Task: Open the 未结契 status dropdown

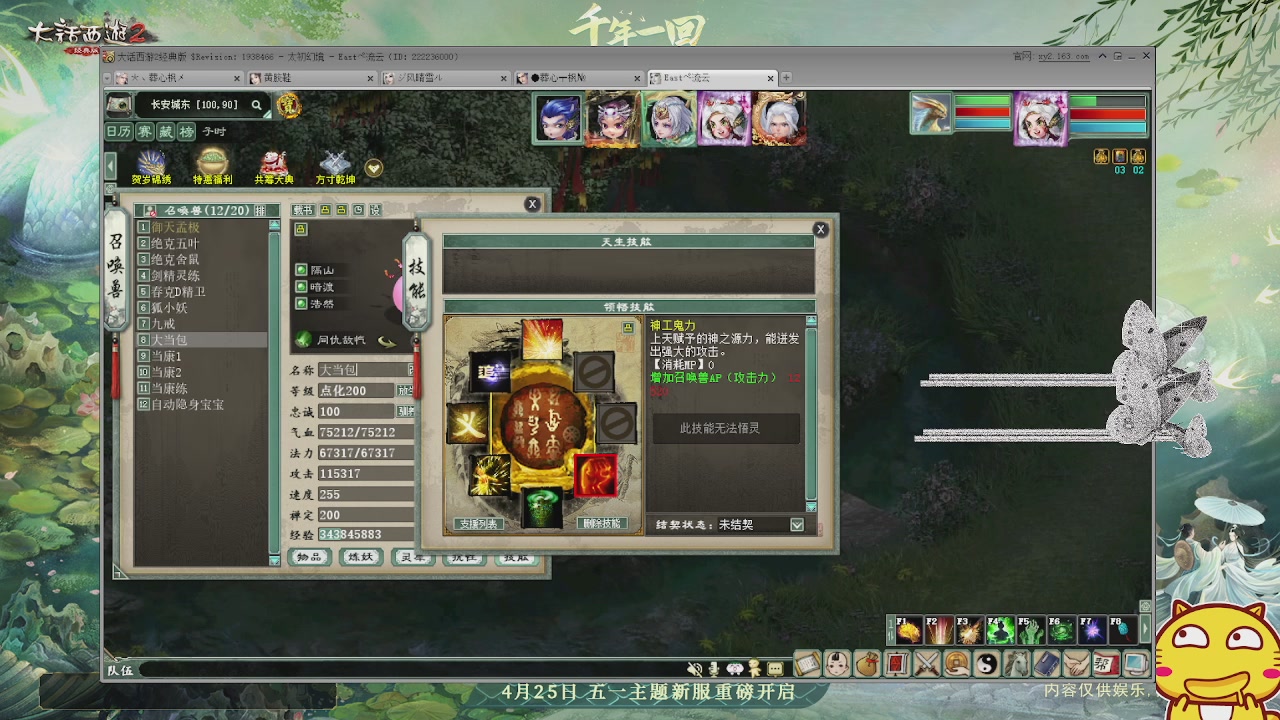Action: coord(795,523)
